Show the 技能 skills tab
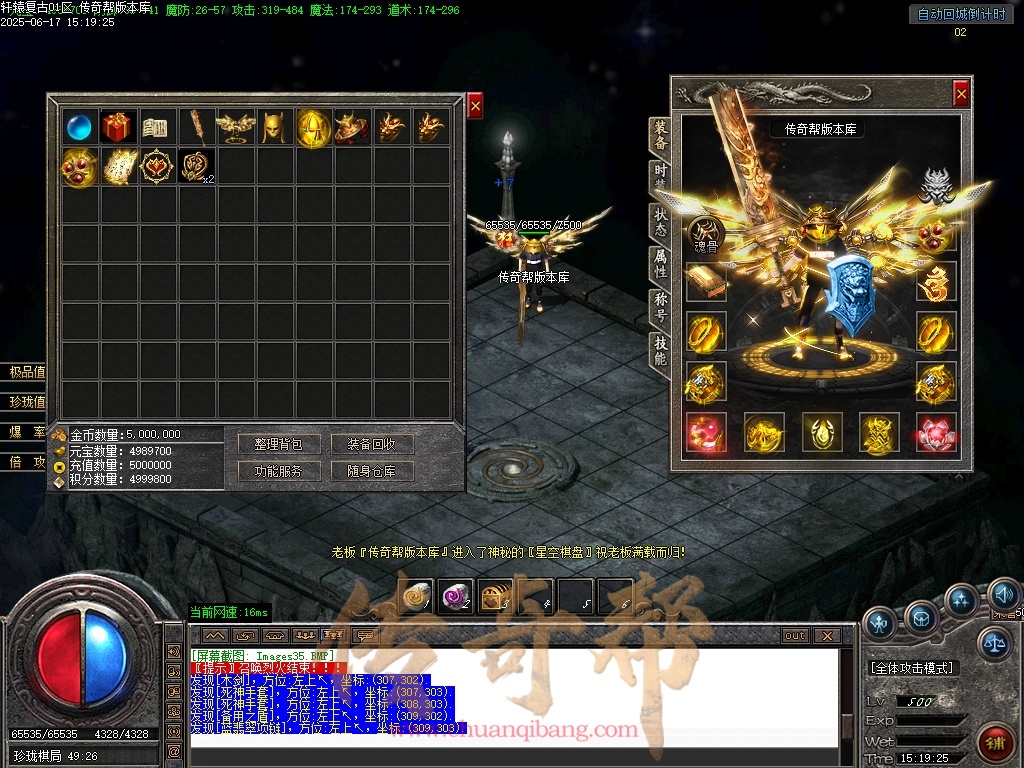Screen dimensions: 1024x768 point(660,347)
